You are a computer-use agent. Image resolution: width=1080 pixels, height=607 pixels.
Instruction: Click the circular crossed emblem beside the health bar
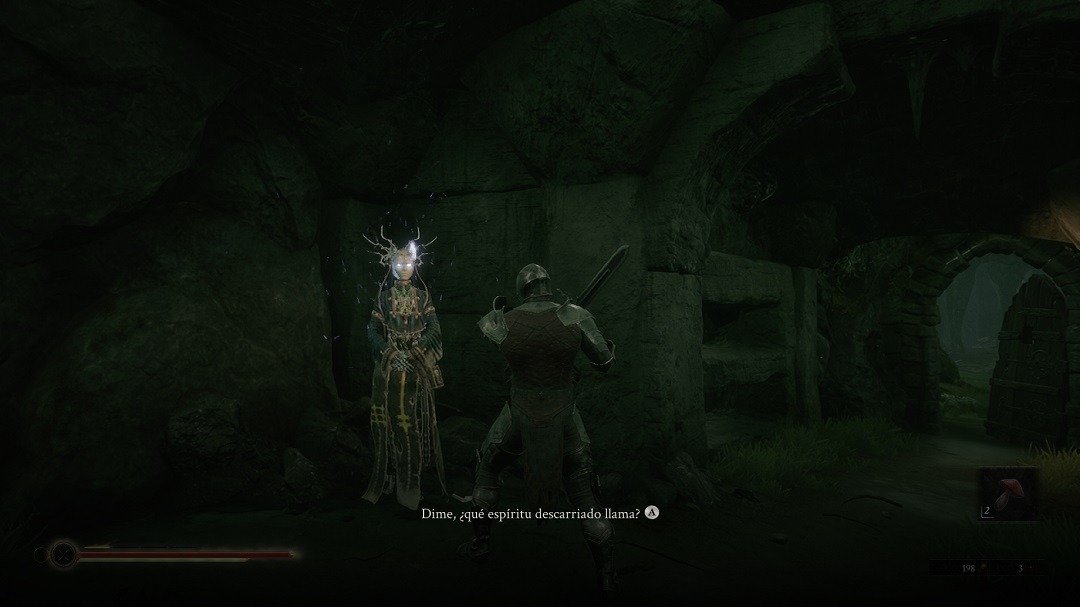click(64, 553)
